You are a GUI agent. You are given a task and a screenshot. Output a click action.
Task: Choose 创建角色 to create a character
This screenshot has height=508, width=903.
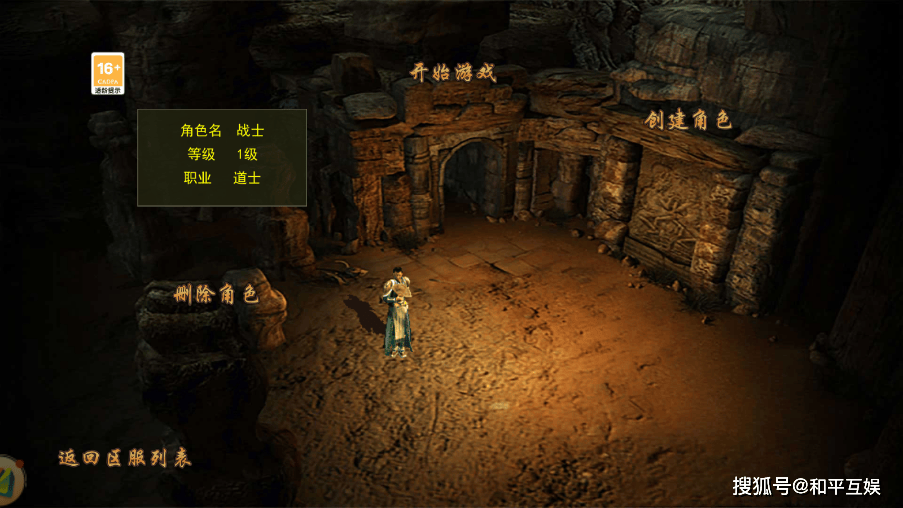(x=688, y=121)
